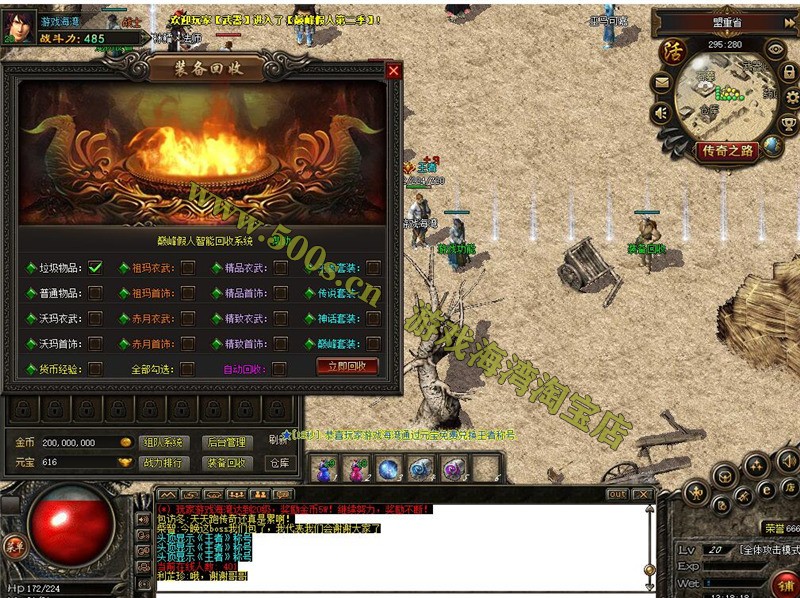Click the 传奇之路 button under the minimap
800x598 pixels.
[x=727, y=151]
